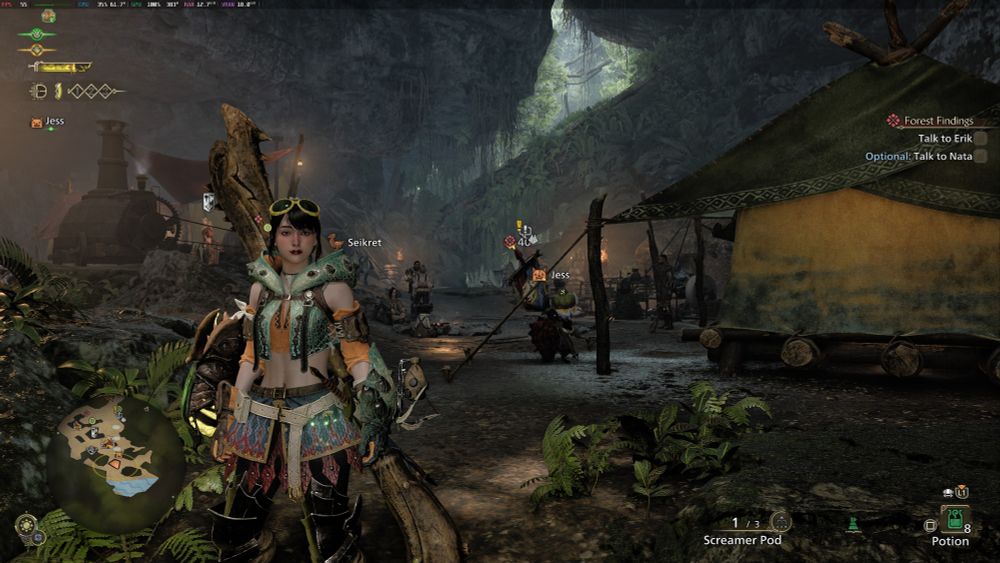
Task: Click the Screamer Pod slinger ammo icon
Action: tap(781, 521)
